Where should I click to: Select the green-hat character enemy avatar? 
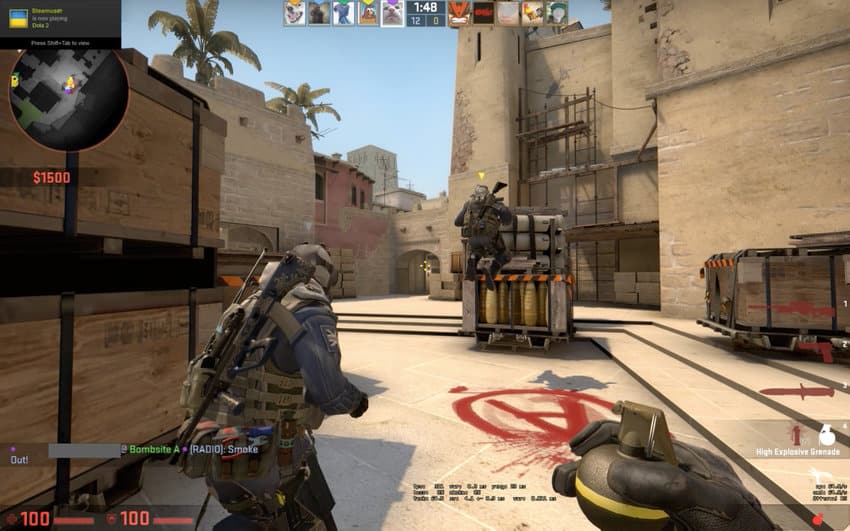pos(556,13)
